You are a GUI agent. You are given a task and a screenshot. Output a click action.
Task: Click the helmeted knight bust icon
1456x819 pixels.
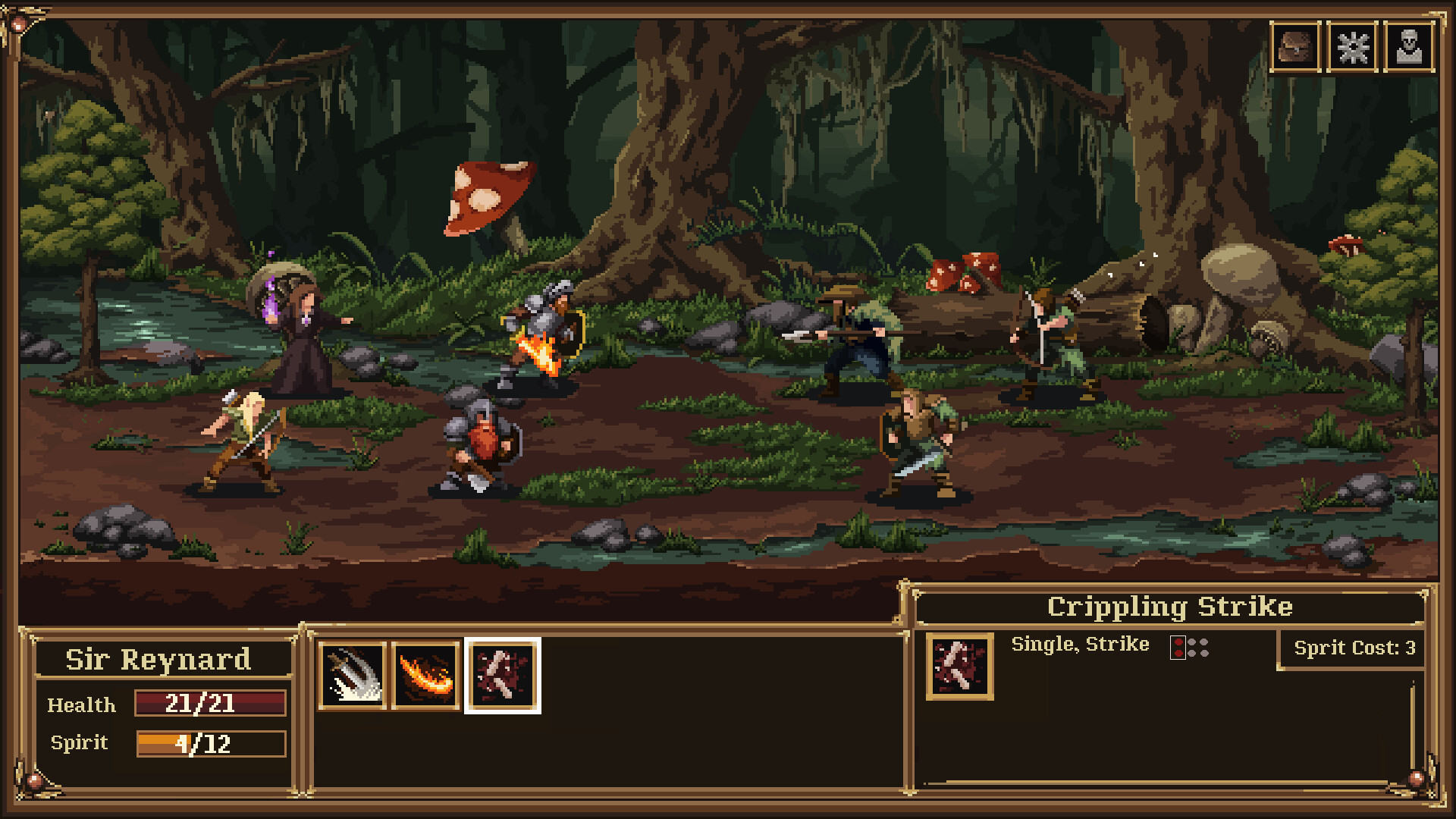pos(1409,47)
